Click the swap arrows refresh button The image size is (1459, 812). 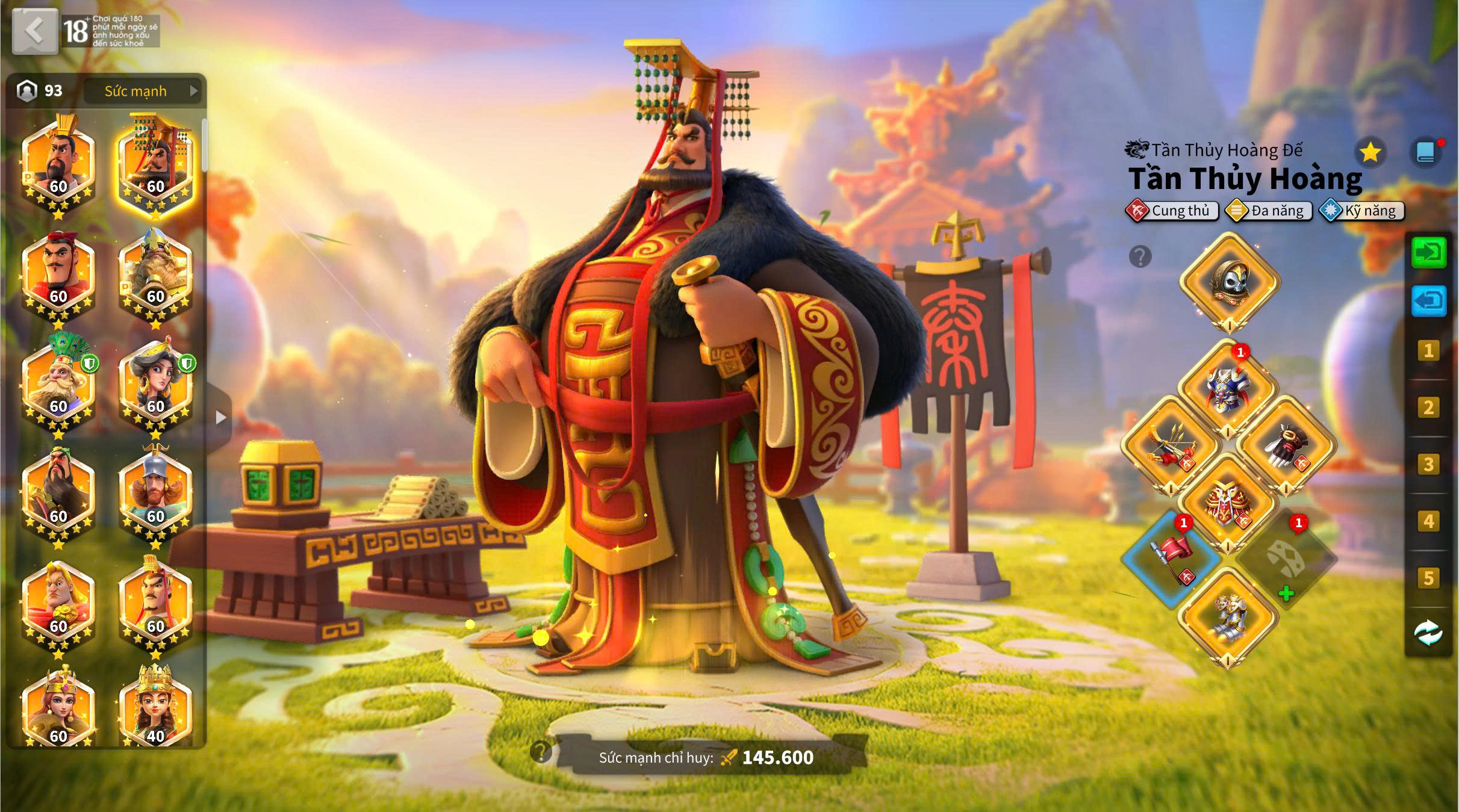(1428, 633)
